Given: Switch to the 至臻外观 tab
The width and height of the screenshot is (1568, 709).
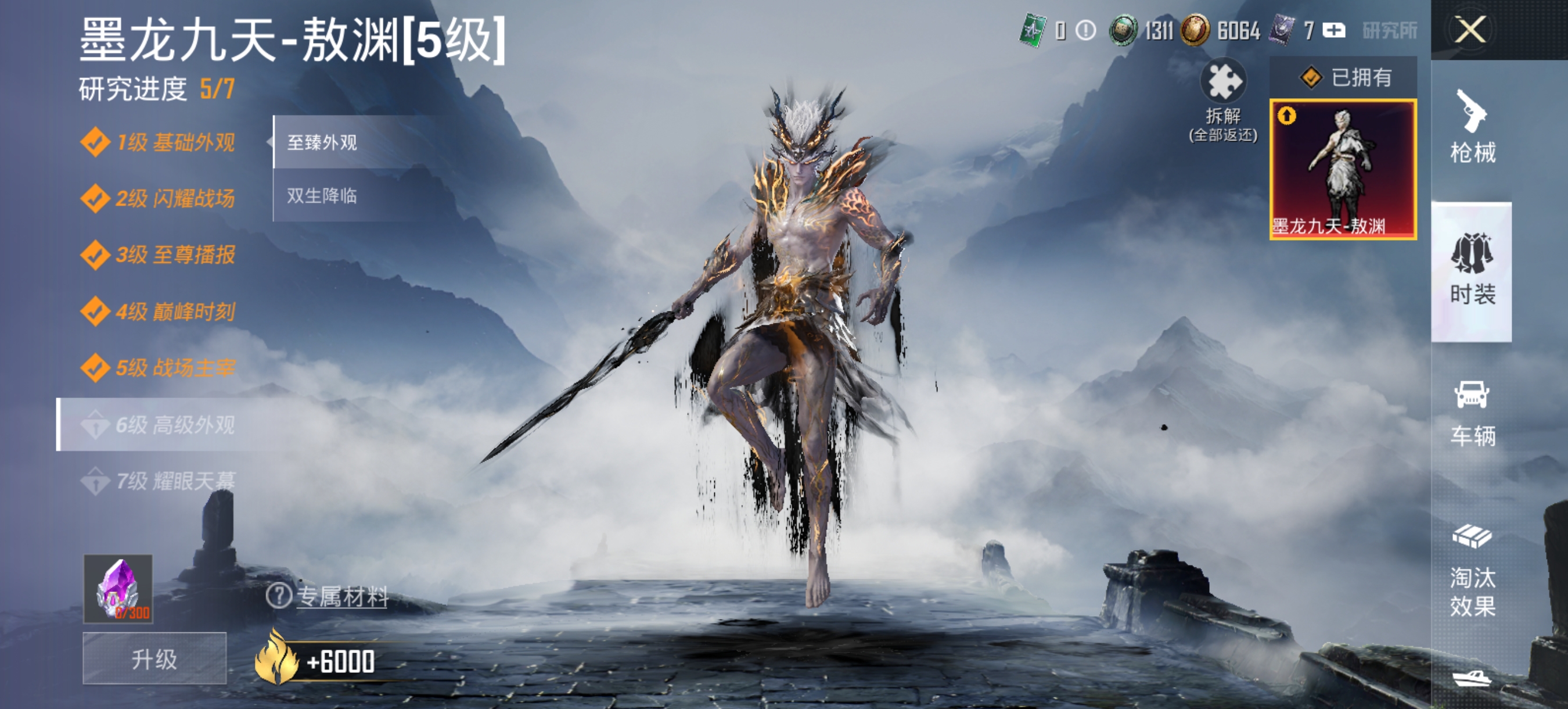Looking at the screenshot, I should click(323, 141).
